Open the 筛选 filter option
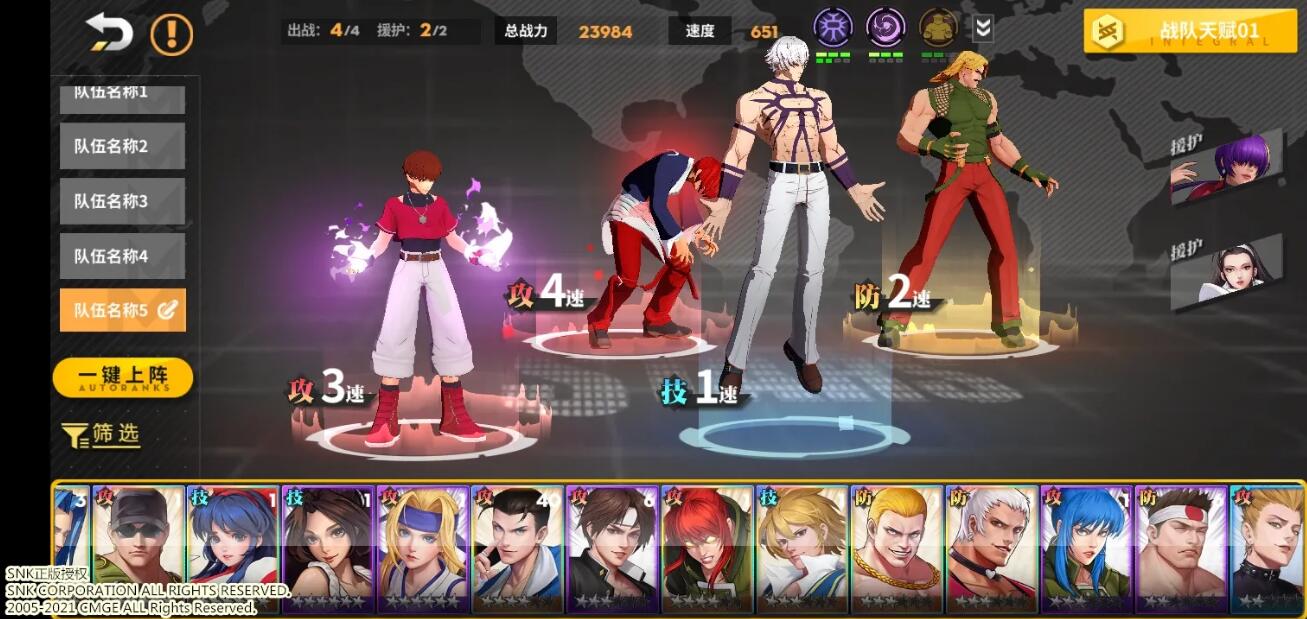 point(101,435)
